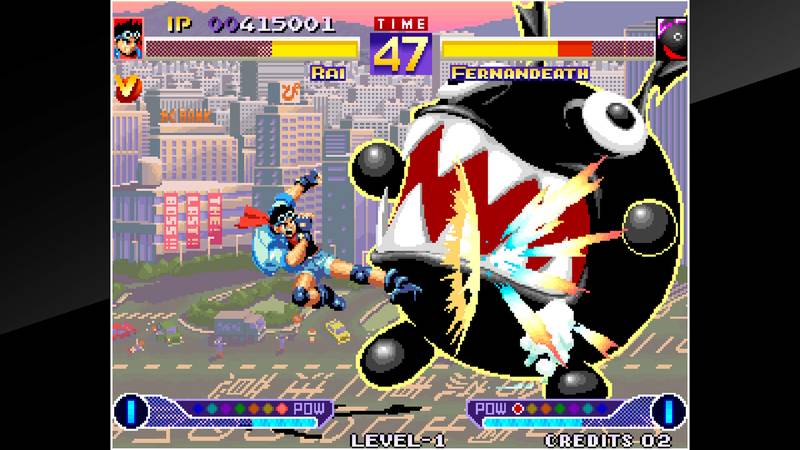
Task: Click Fernandeath's character portrait
Action: [670, 38]
